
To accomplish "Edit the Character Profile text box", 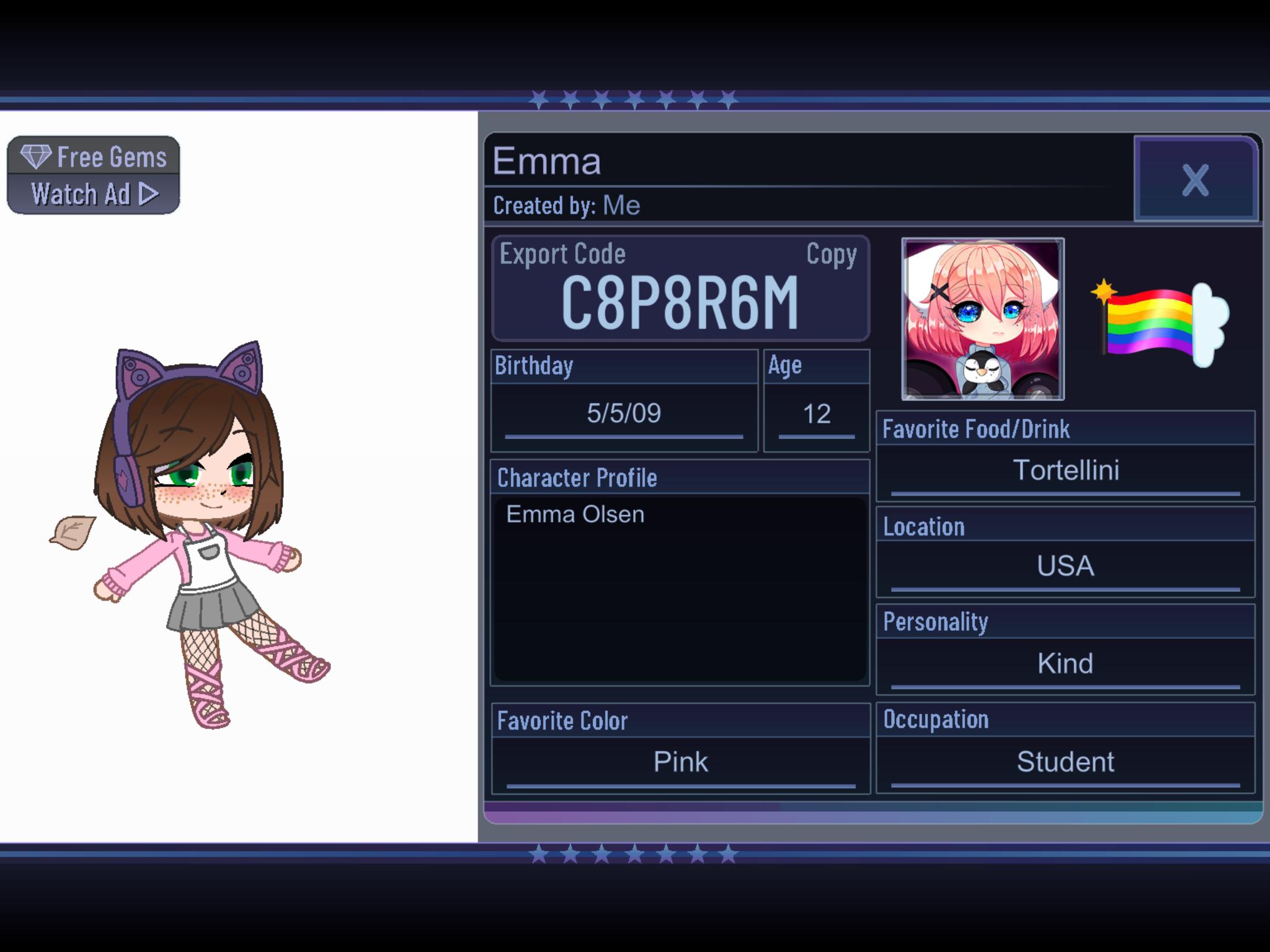I will pos(680,588).
